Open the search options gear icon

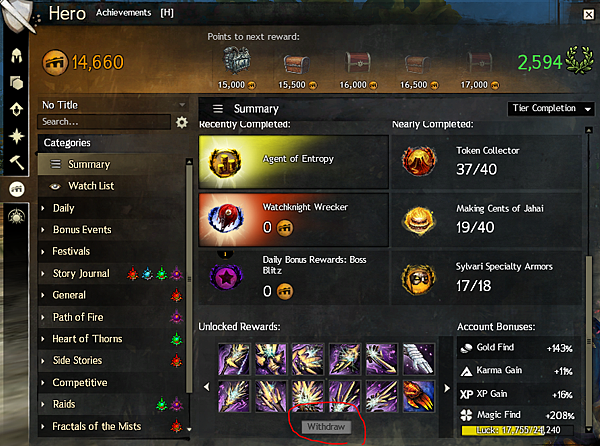pos(182,122)
